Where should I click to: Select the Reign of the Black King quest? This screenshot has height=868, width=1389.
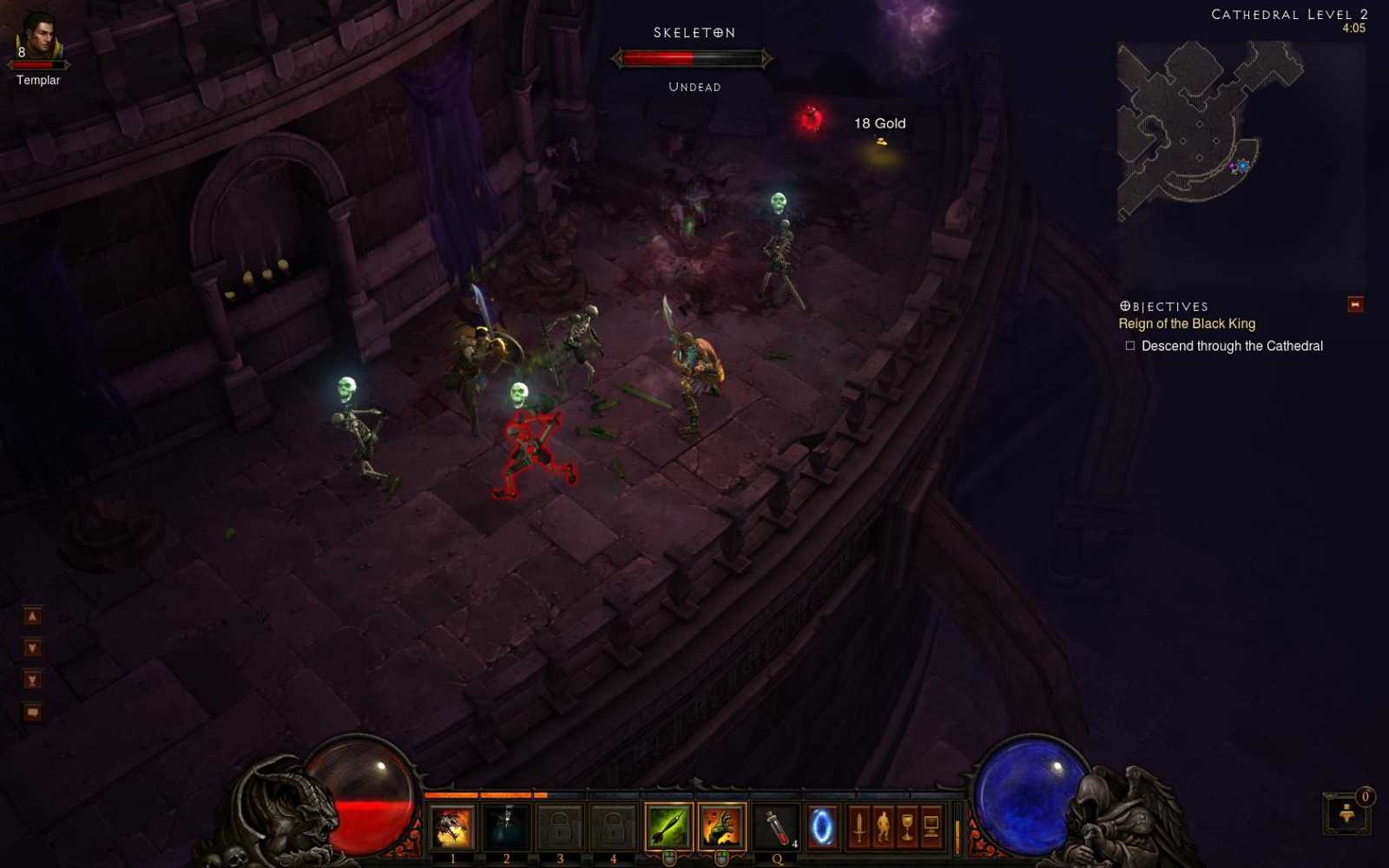point(1186,324)
